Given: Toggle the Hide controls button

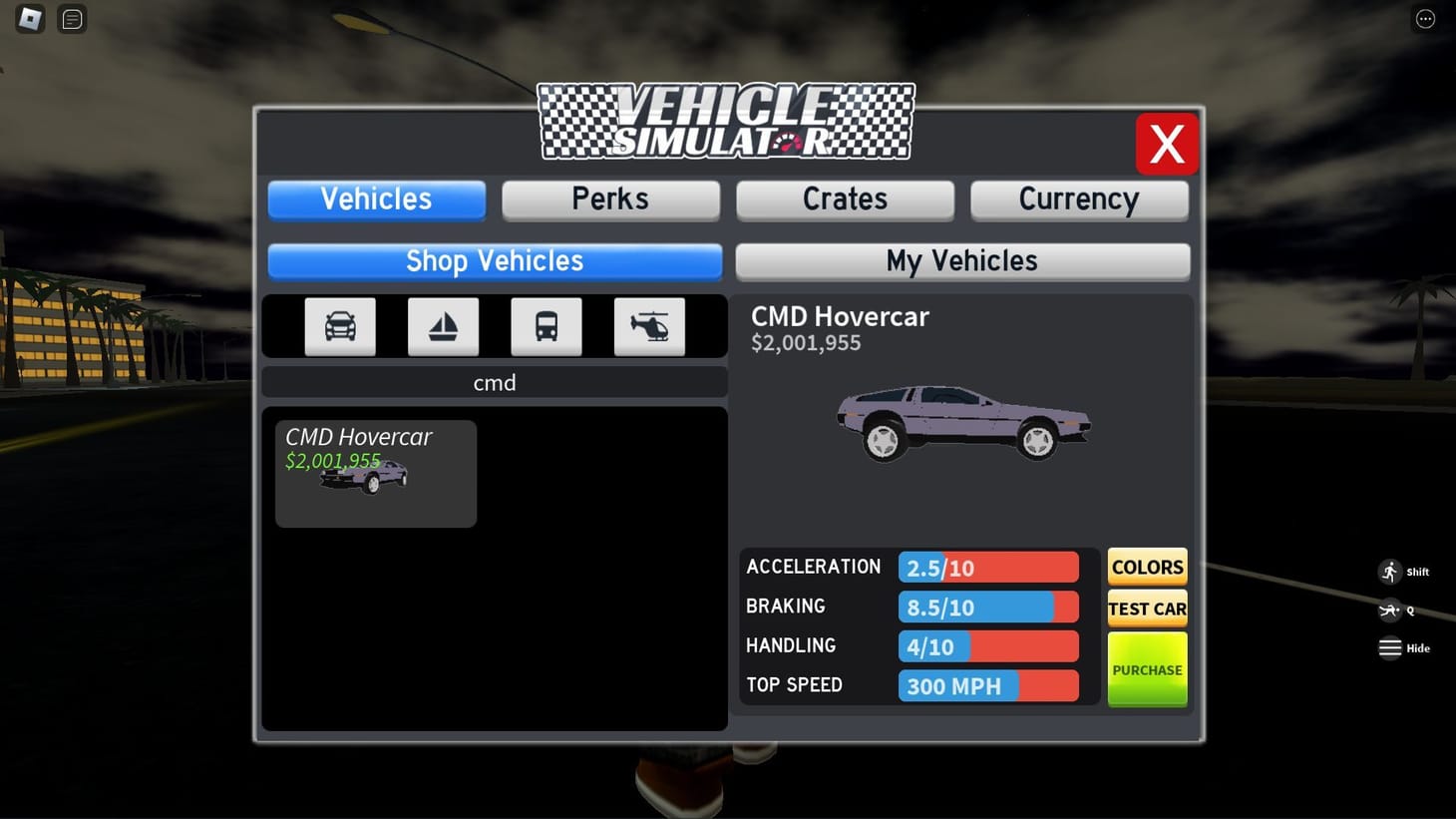Looking at the screenshot, I should tap(1390, 647).
